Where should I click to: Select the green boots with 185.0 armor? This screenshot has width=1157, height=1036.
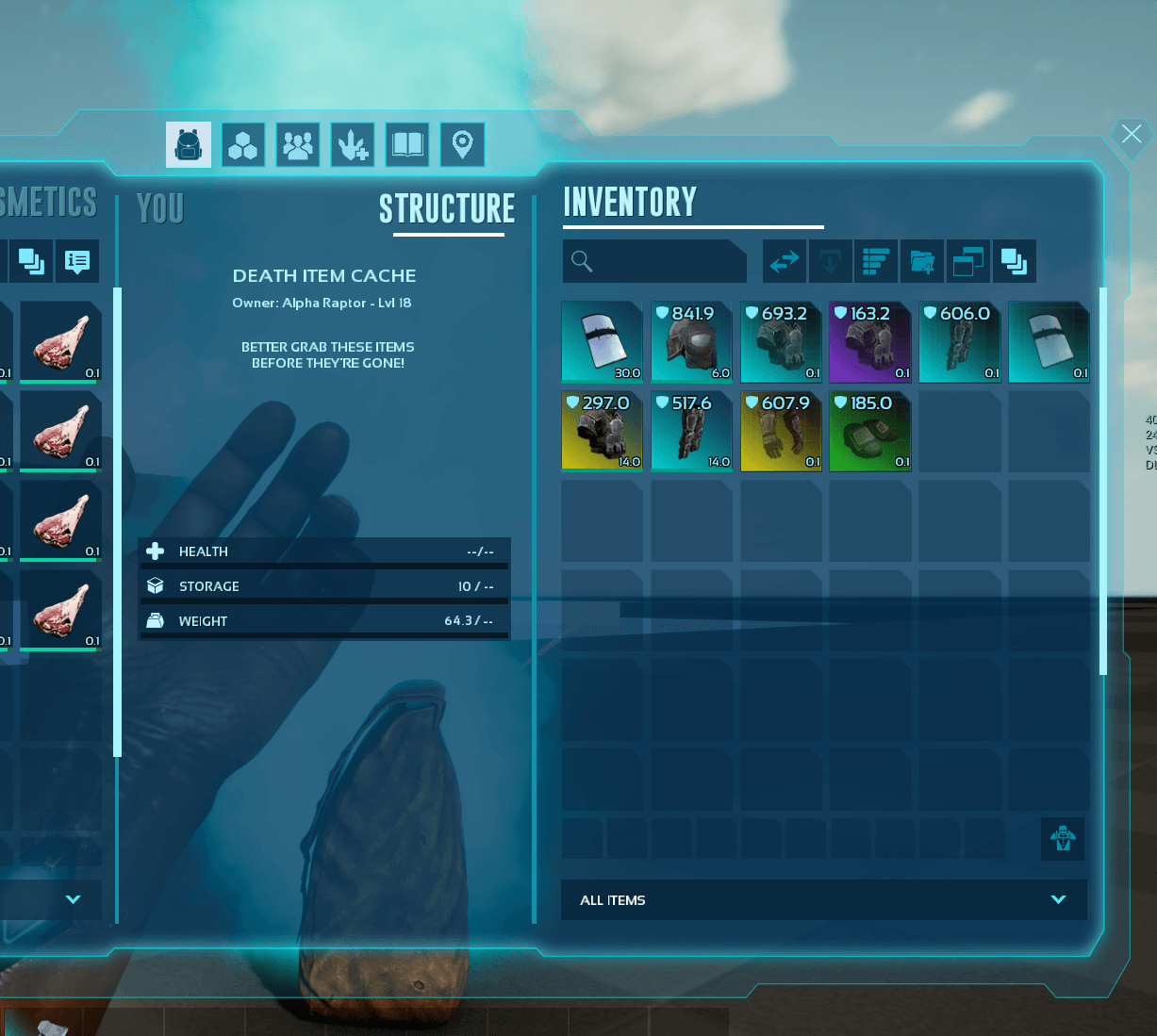(x=869, y=431)
